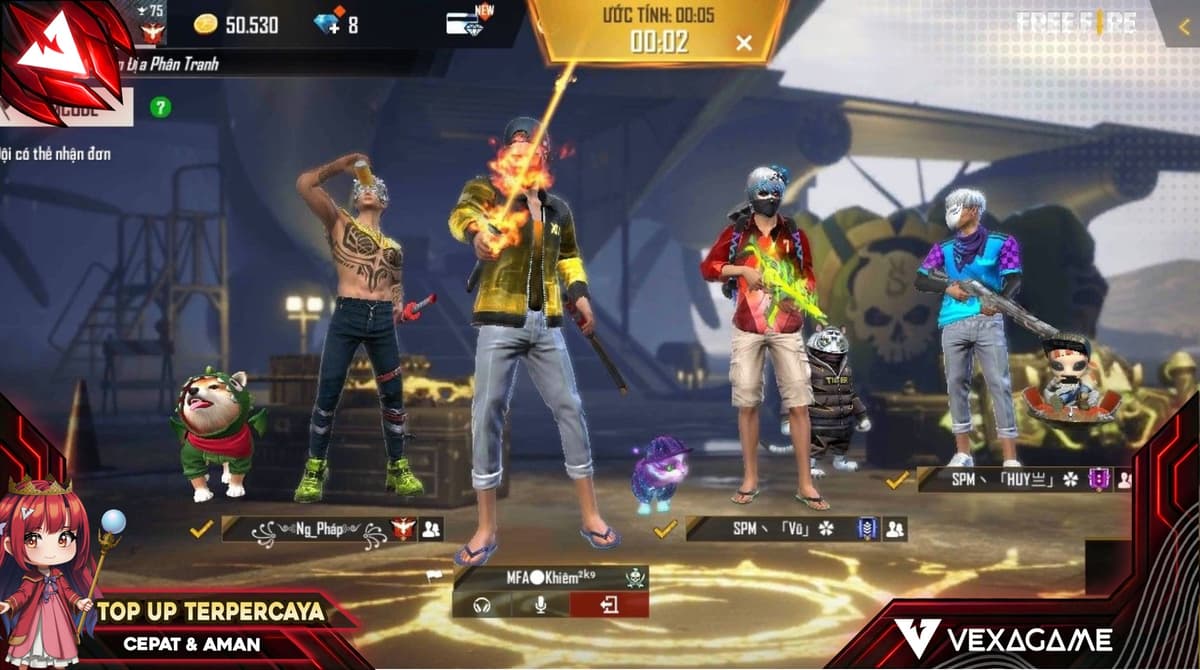Screen dimensions: 1200x670
Task: Open the friend icon beside Ng_Pháp's name
Action: pos(431,529)
